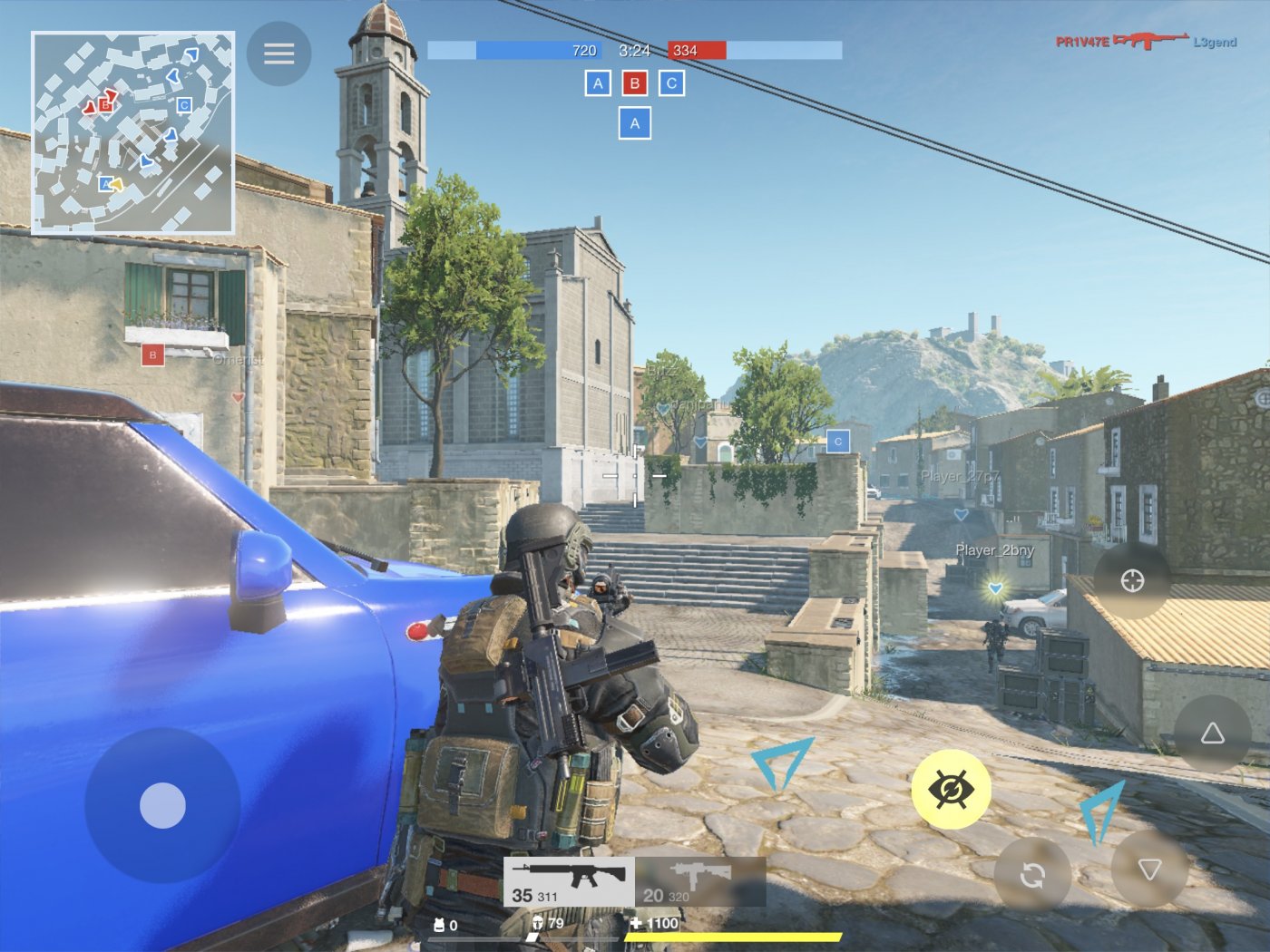This screenshot has width=1270, height=952.
Task: Select the B marker on the minimap
Action: [106, 105]
